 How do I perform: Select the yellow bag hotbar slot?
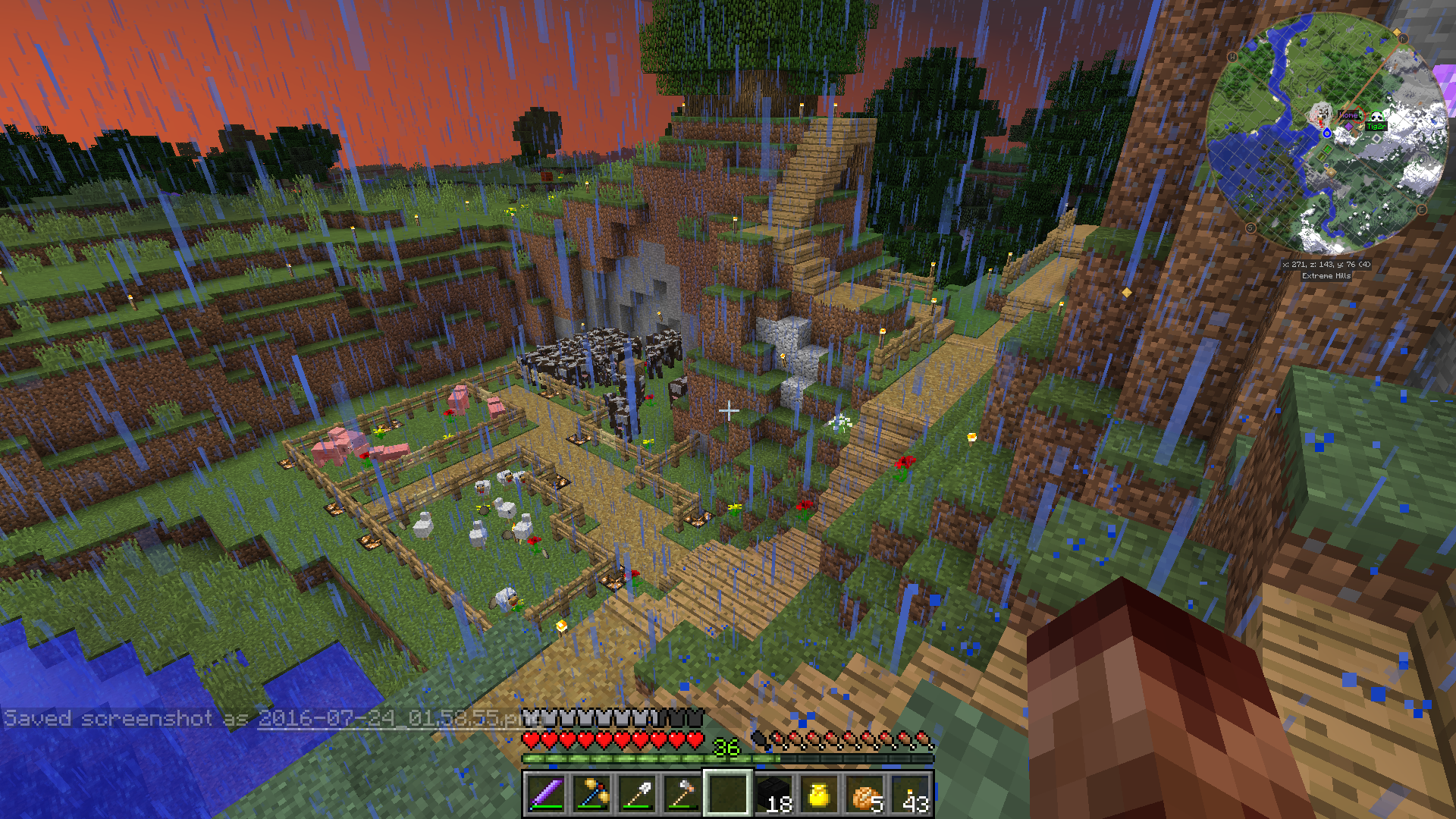819,794
